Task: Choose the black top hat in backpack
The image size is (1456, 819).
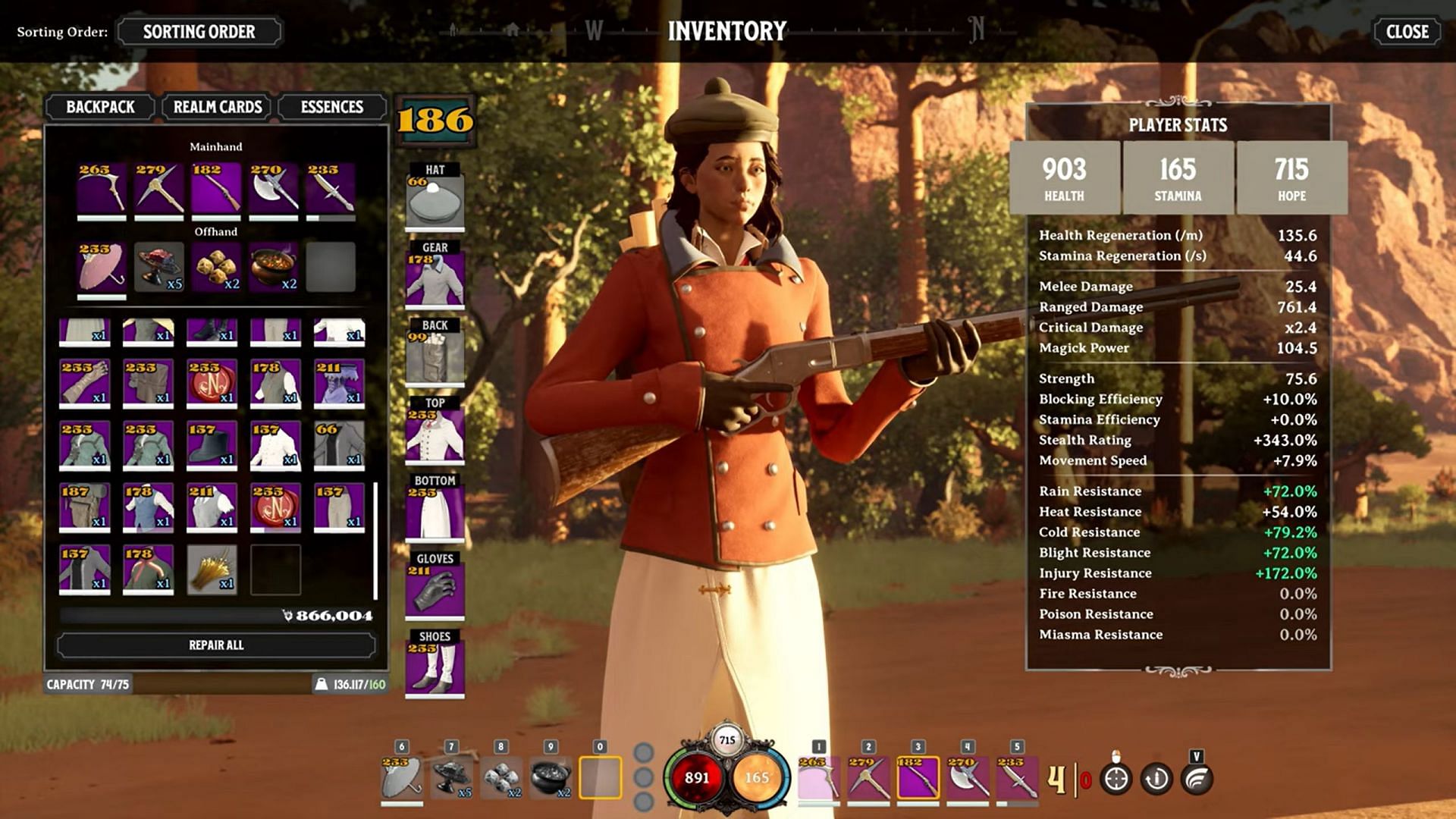Action: click(212, 444)
